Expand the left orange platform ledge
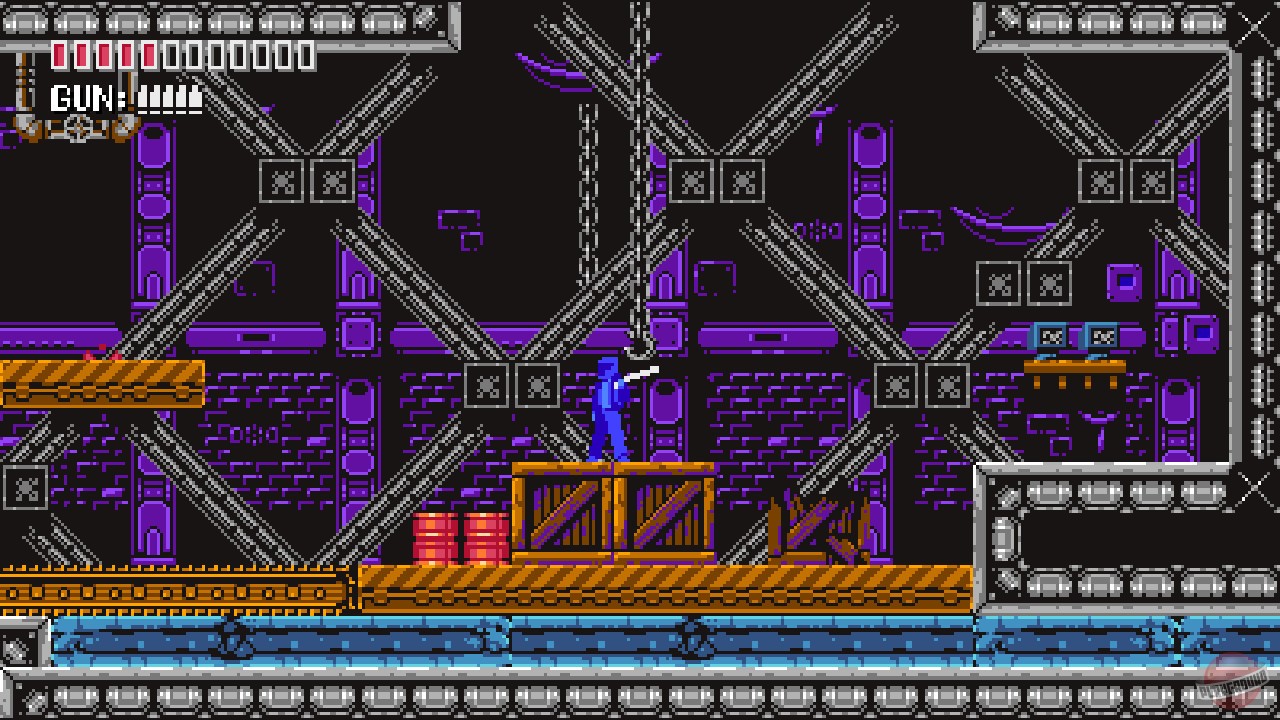 (100, 385)
